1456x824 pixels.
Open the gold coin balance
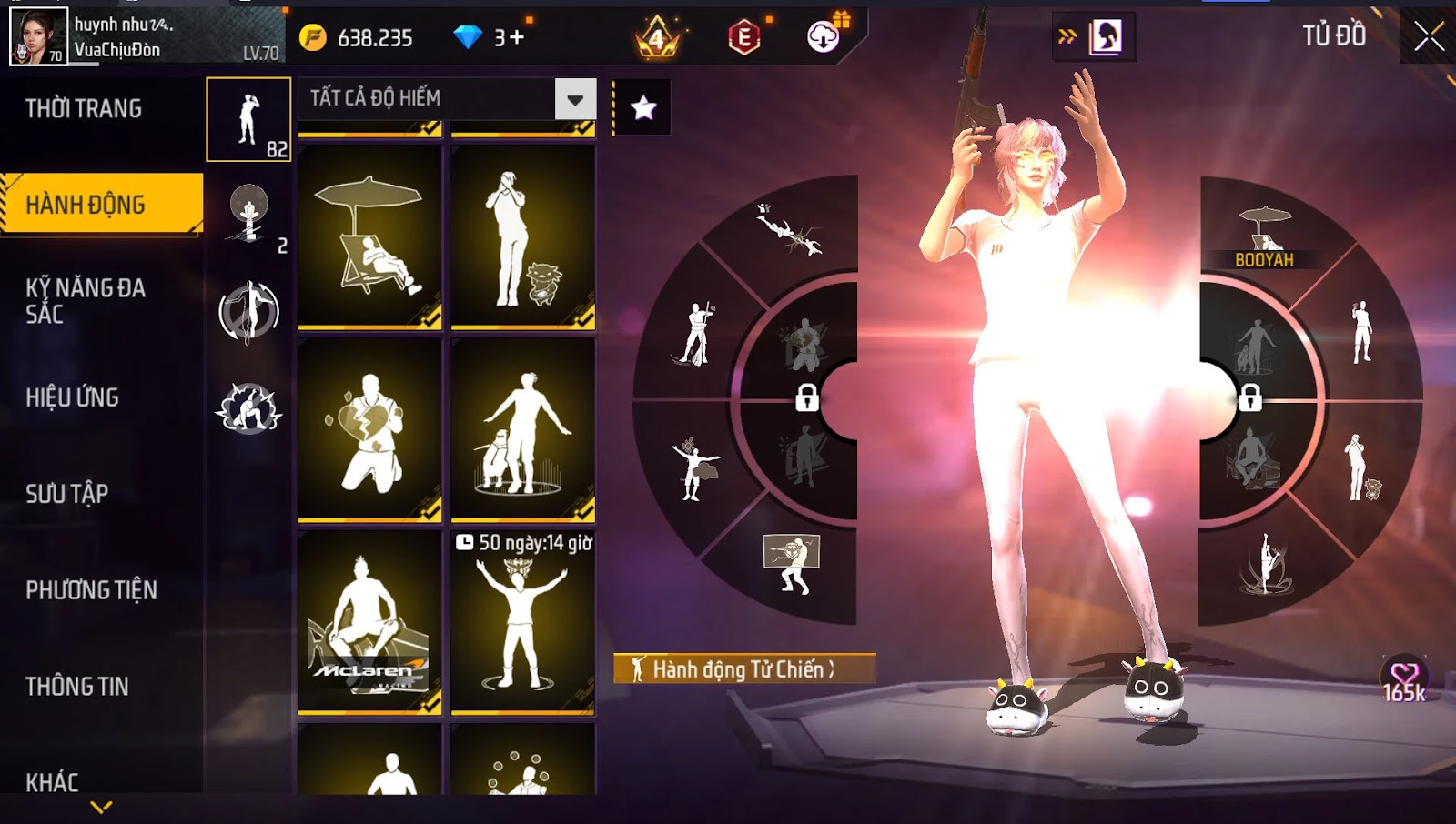click(359, 38)
